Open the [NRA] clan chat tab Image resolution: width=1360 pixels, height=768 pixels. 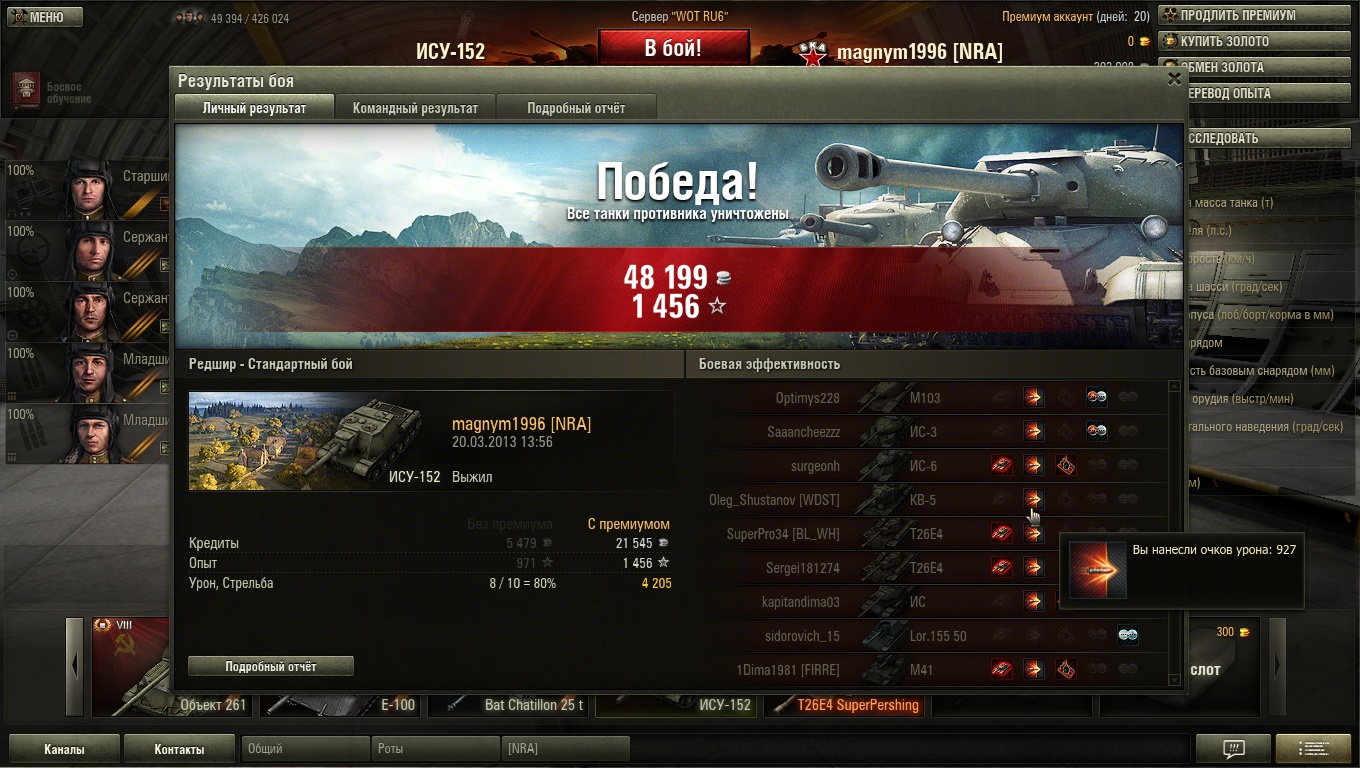tap(565, 749)
